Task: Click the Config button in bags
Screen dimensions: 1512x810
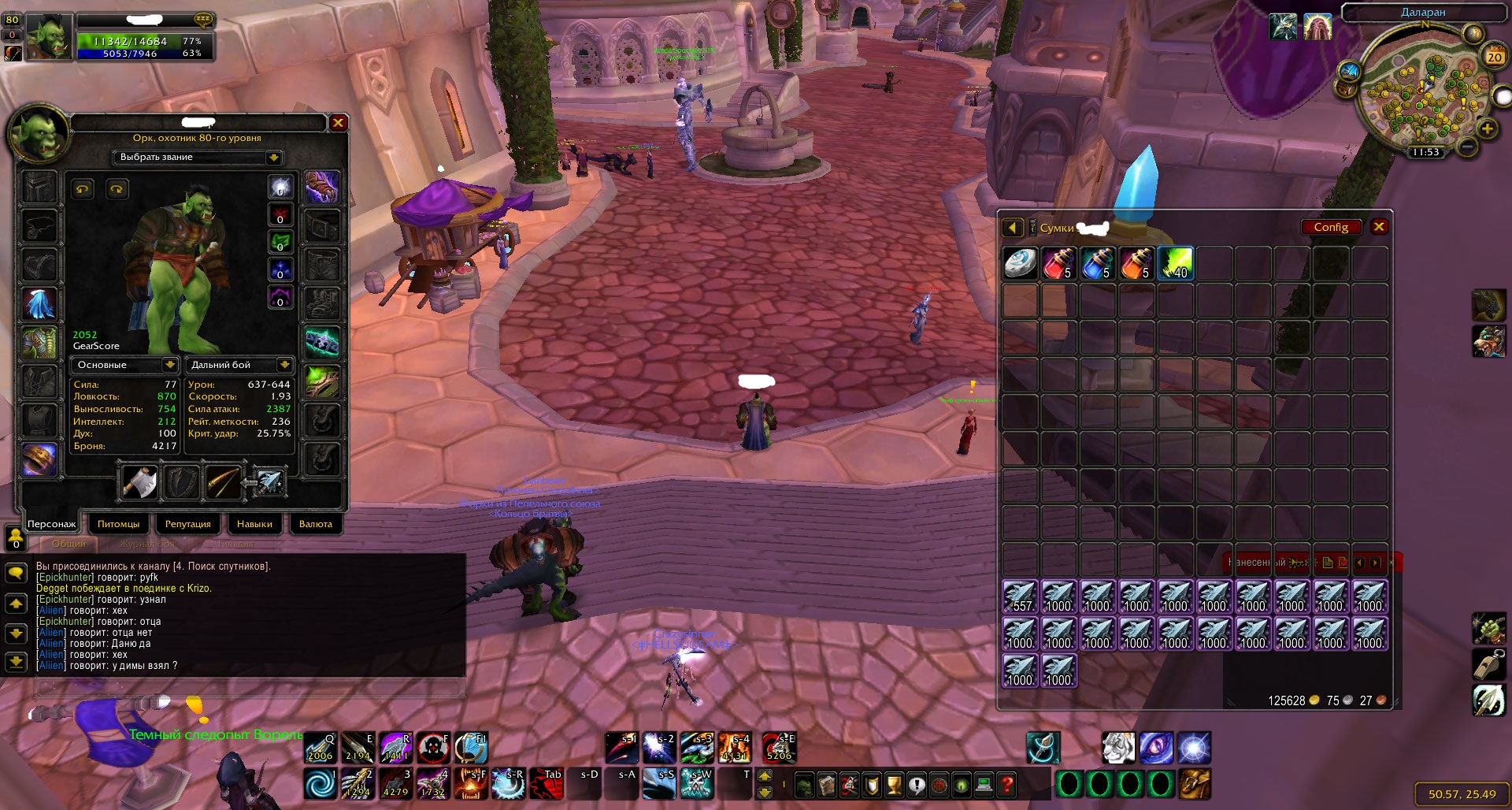Action: point(1330,227)
